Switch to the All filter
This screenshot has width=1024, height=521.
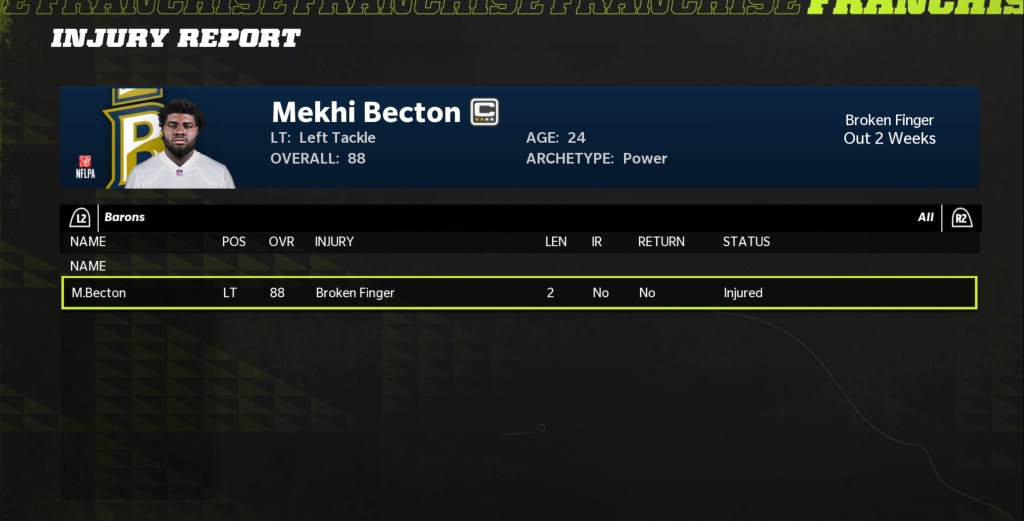tap(925, 217)
